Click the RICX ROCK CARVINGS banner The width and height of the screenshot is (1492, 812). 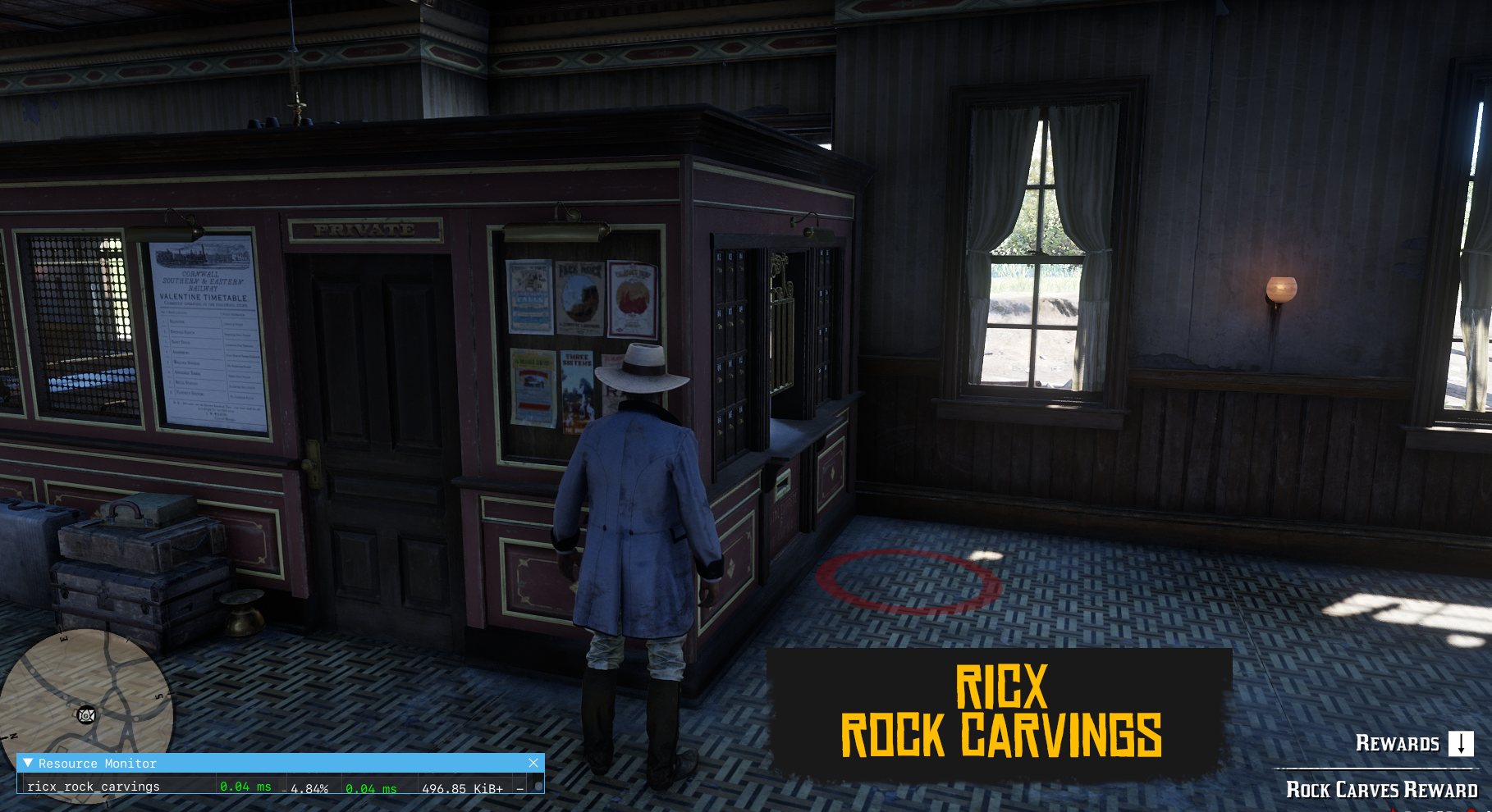(x=1000, y=711)
